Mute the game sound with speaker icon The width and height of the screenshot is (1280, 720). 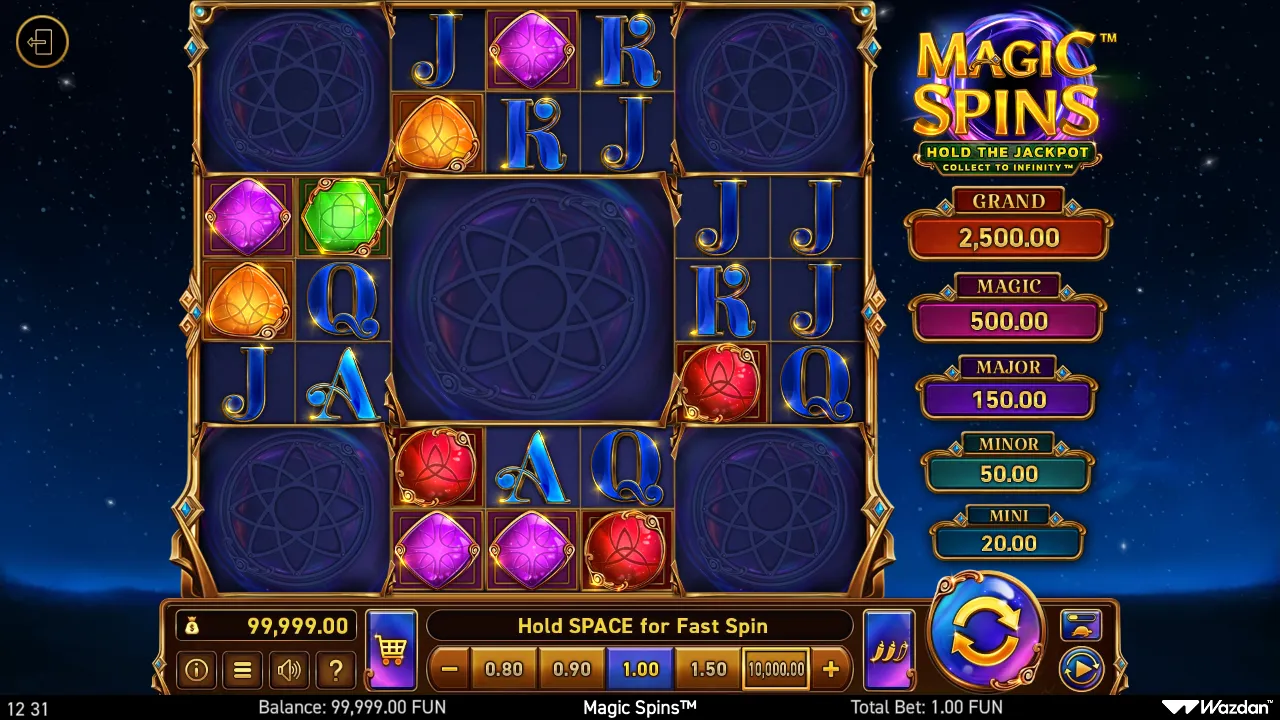click(x=289, y=670)
